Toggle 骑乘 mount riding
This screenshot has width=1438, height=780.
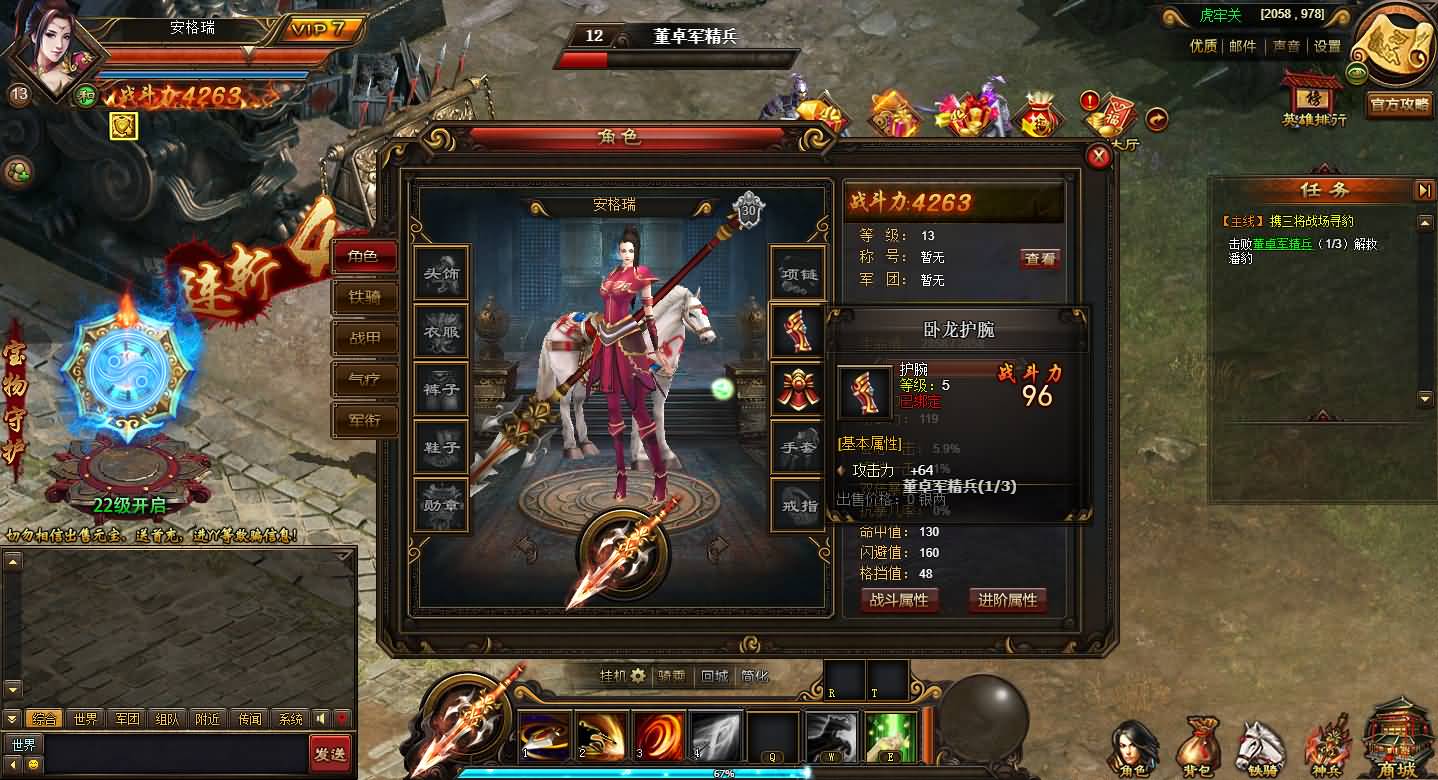[x=673, y=676]
